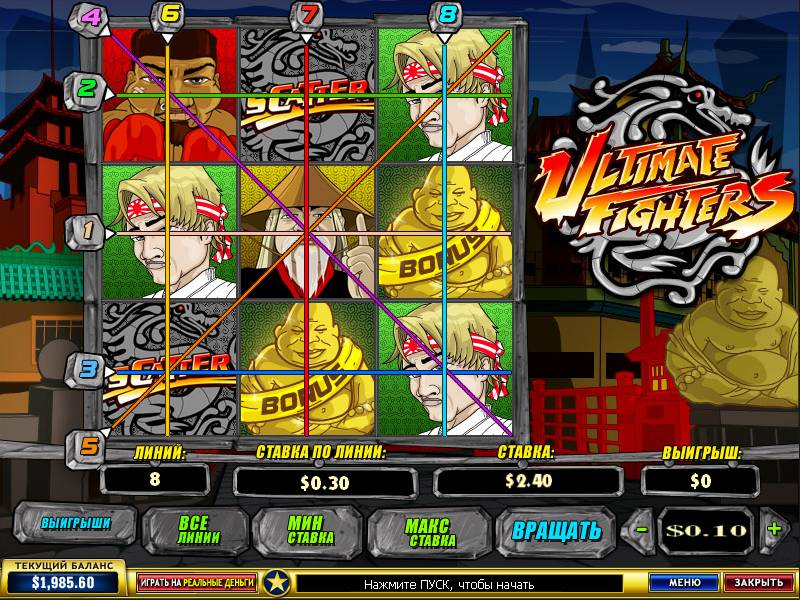
Task: Activate payline number 7 marker
Action: click(306, 15)
